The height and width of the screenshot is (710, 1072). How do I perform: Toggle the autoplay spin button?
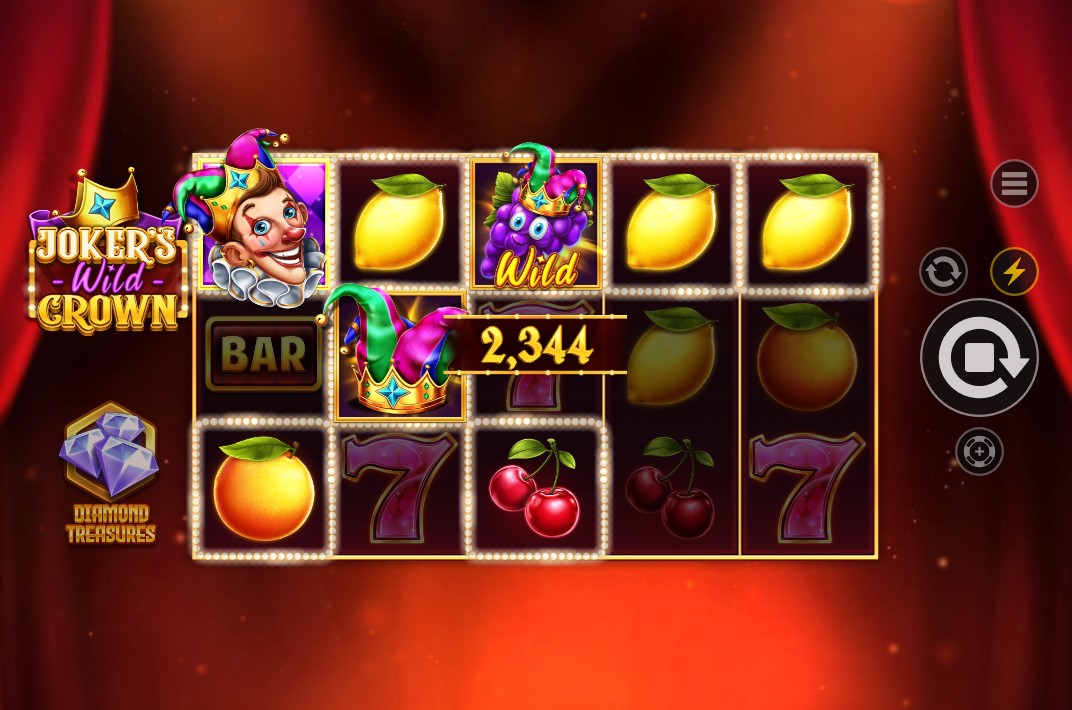(943, 271)
